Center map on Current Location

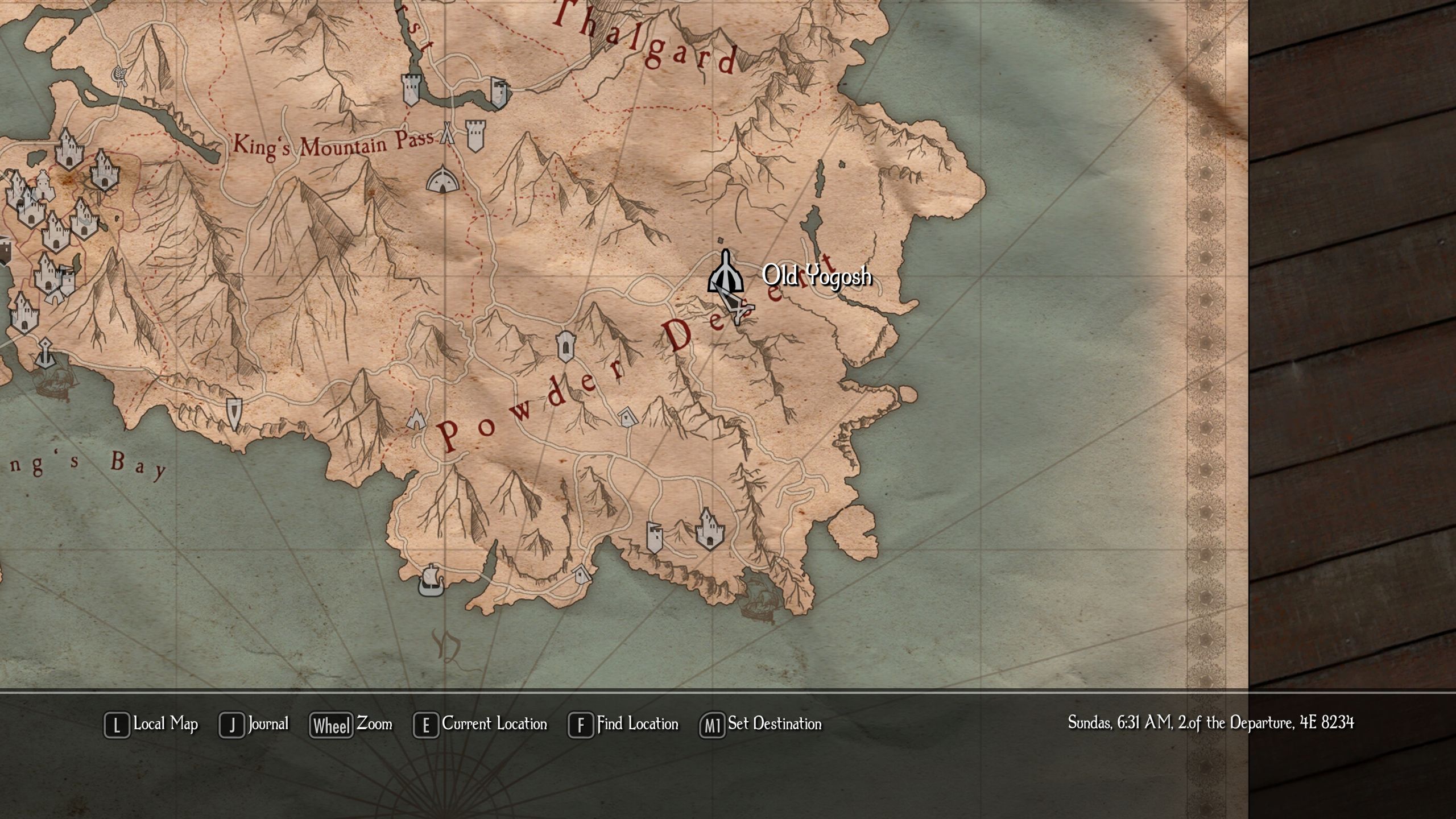coord(480,725)
